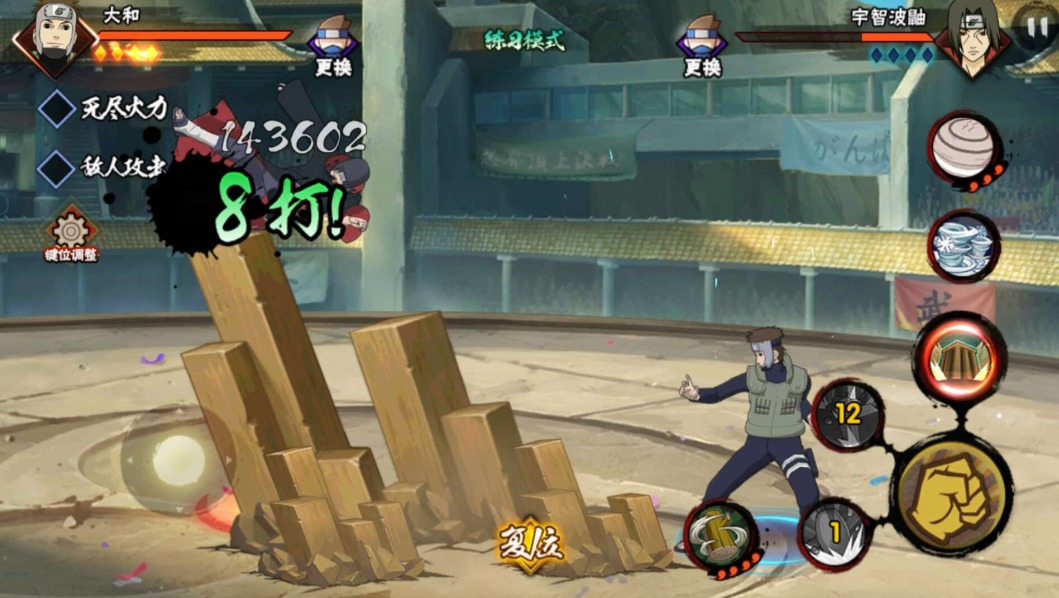Screen dimensions: 1059x598
Task: Open 键位调整 gear settings
Action: [72, 230]
